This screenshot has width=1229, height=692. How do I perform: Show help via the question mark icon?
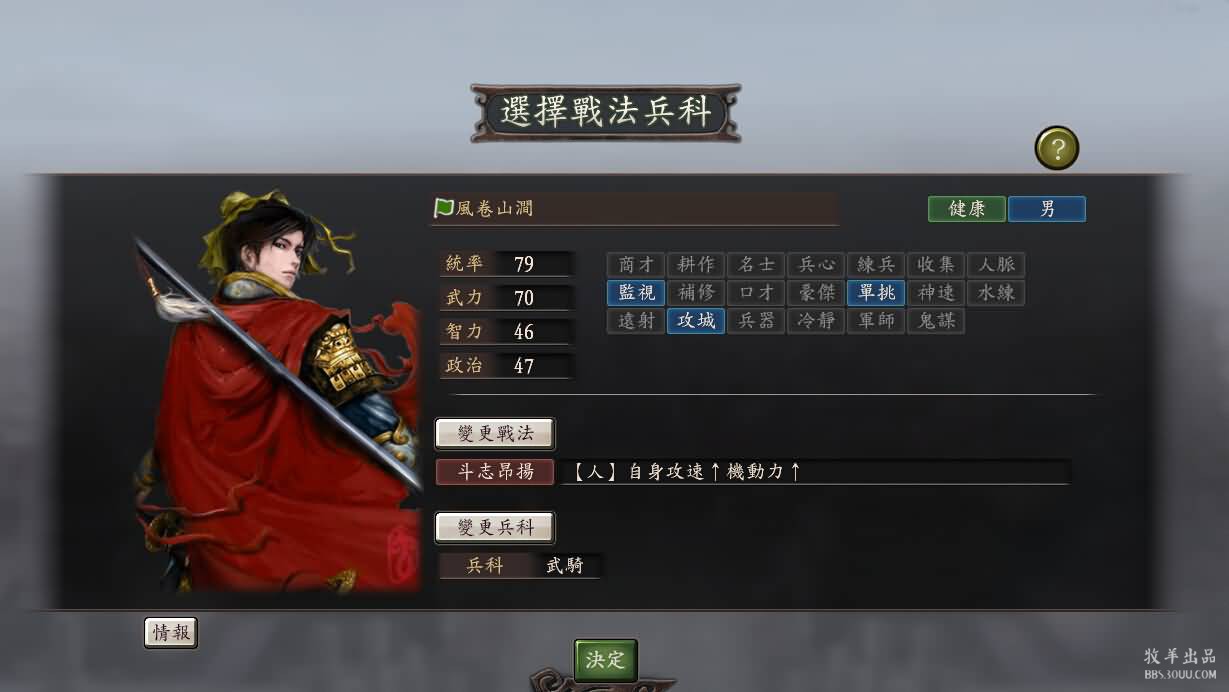(x=1057, y=149)
